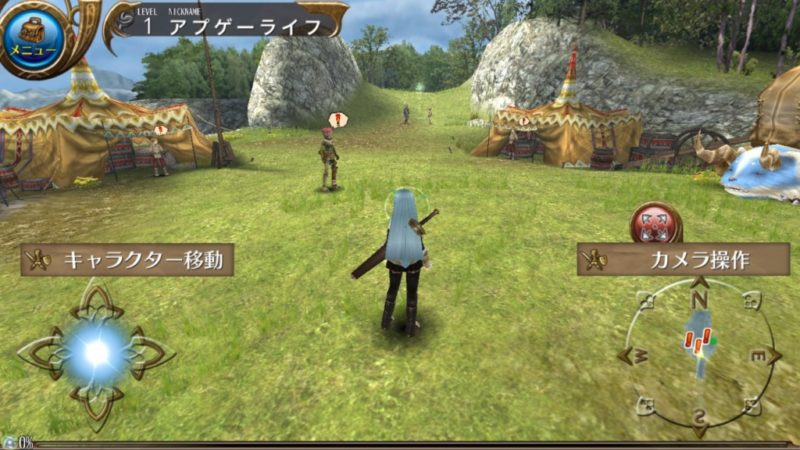Tap the red round camera reset icon
Screen dimensions: 800x450
(x=656, y=222)
